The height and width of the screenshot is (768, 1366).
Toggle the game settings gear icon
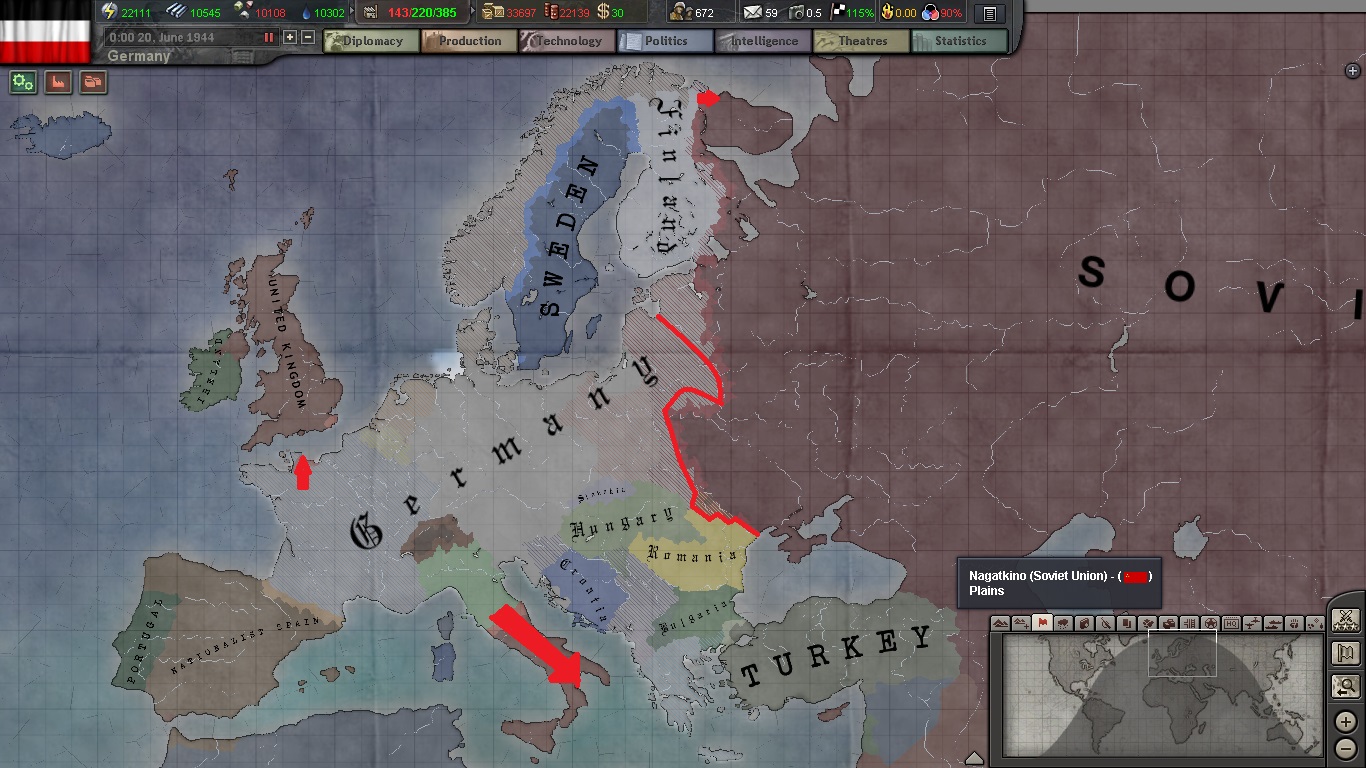(x=22, y=83)
